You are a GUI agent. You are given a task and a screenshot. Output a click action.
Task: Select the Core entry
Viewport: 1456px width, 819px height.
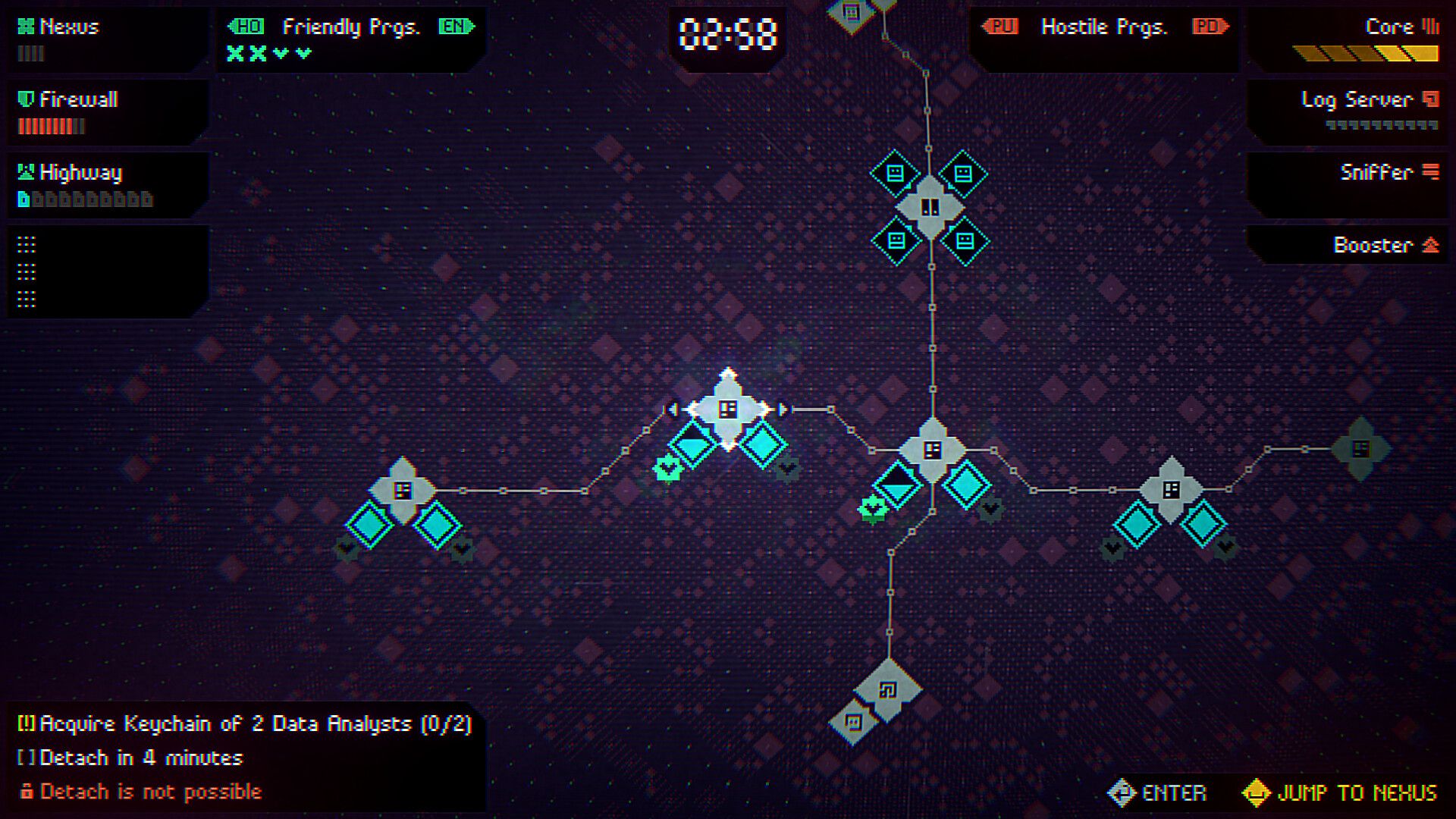pyautogui.click(x=1389, y=28)
